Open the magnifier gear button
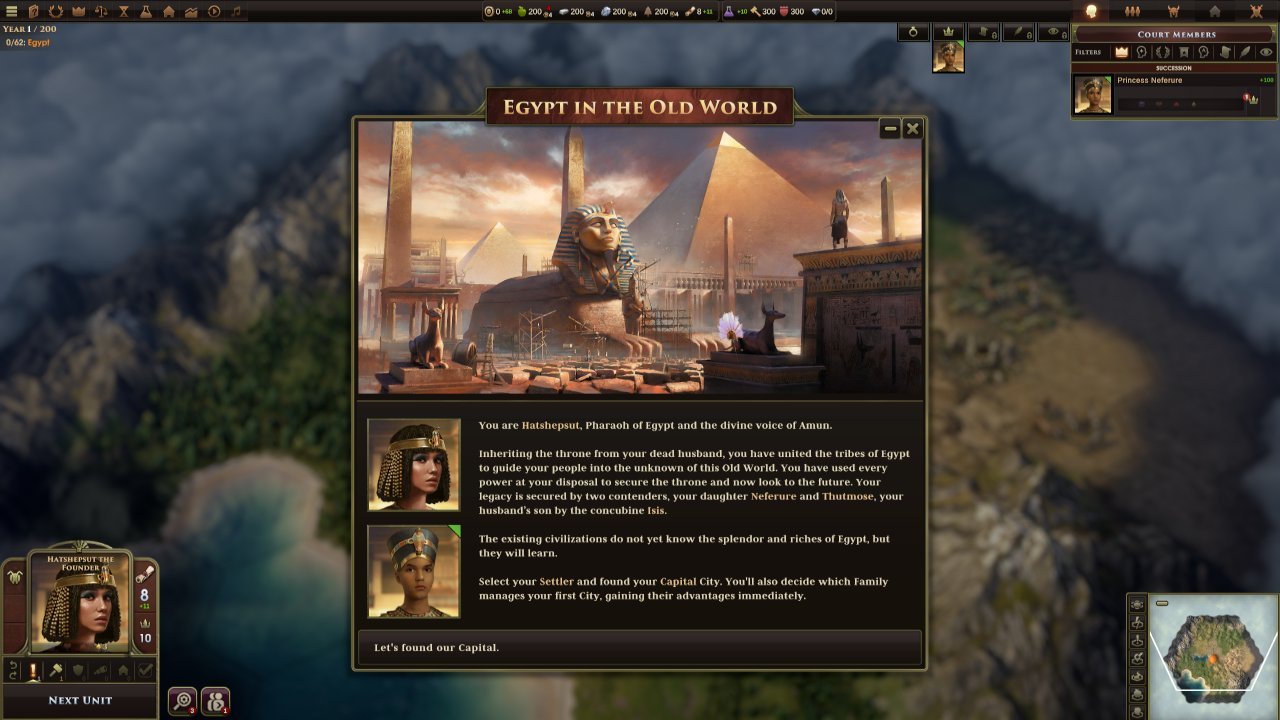This screenshot has height=720, width=1280. [x=182, y=701]
